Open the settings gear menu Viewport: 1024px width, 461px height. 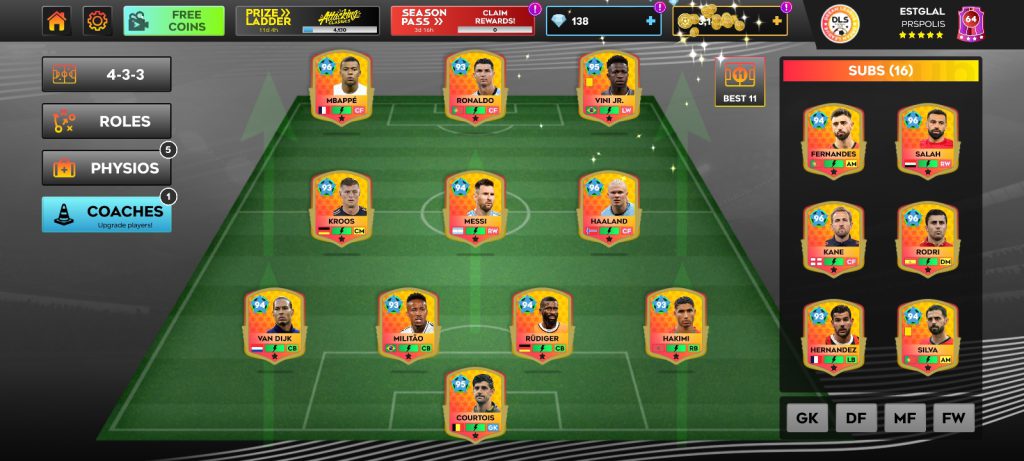pyautogui.click(x=97, y=21)
